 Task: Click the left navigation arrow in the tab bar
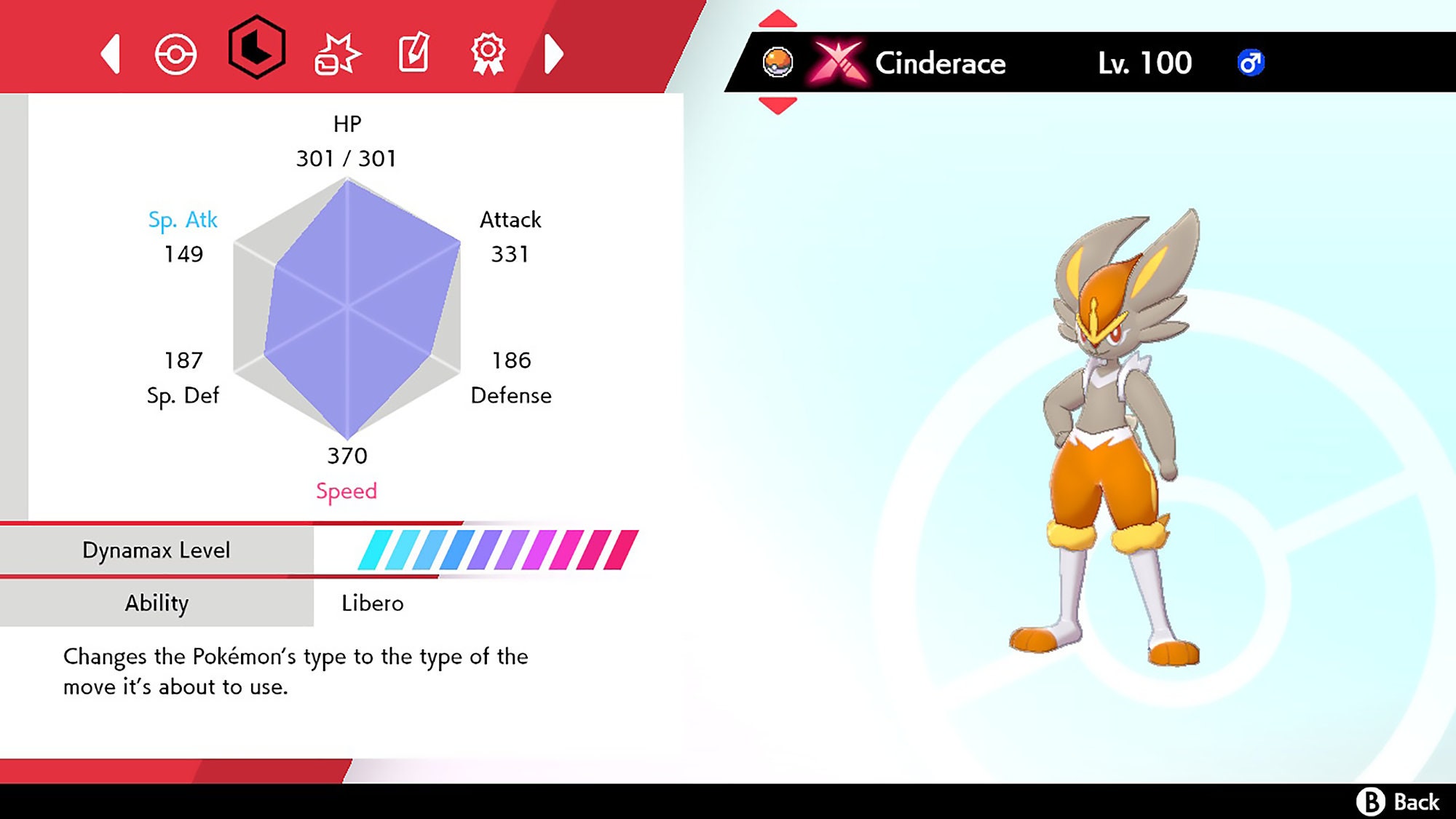point(111,52)
